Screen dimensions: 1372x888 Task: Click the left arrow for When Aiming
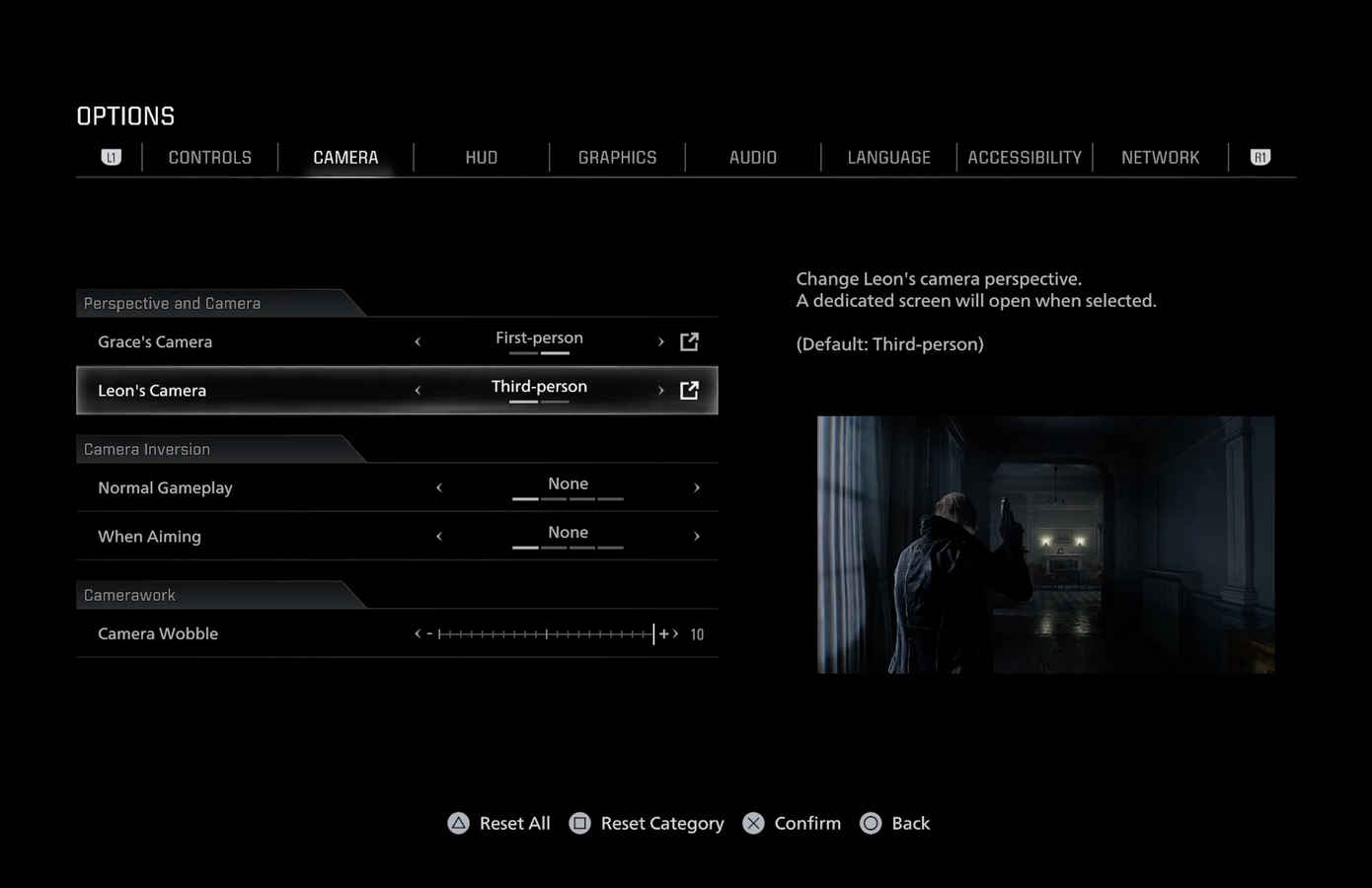tap(439, 537)
